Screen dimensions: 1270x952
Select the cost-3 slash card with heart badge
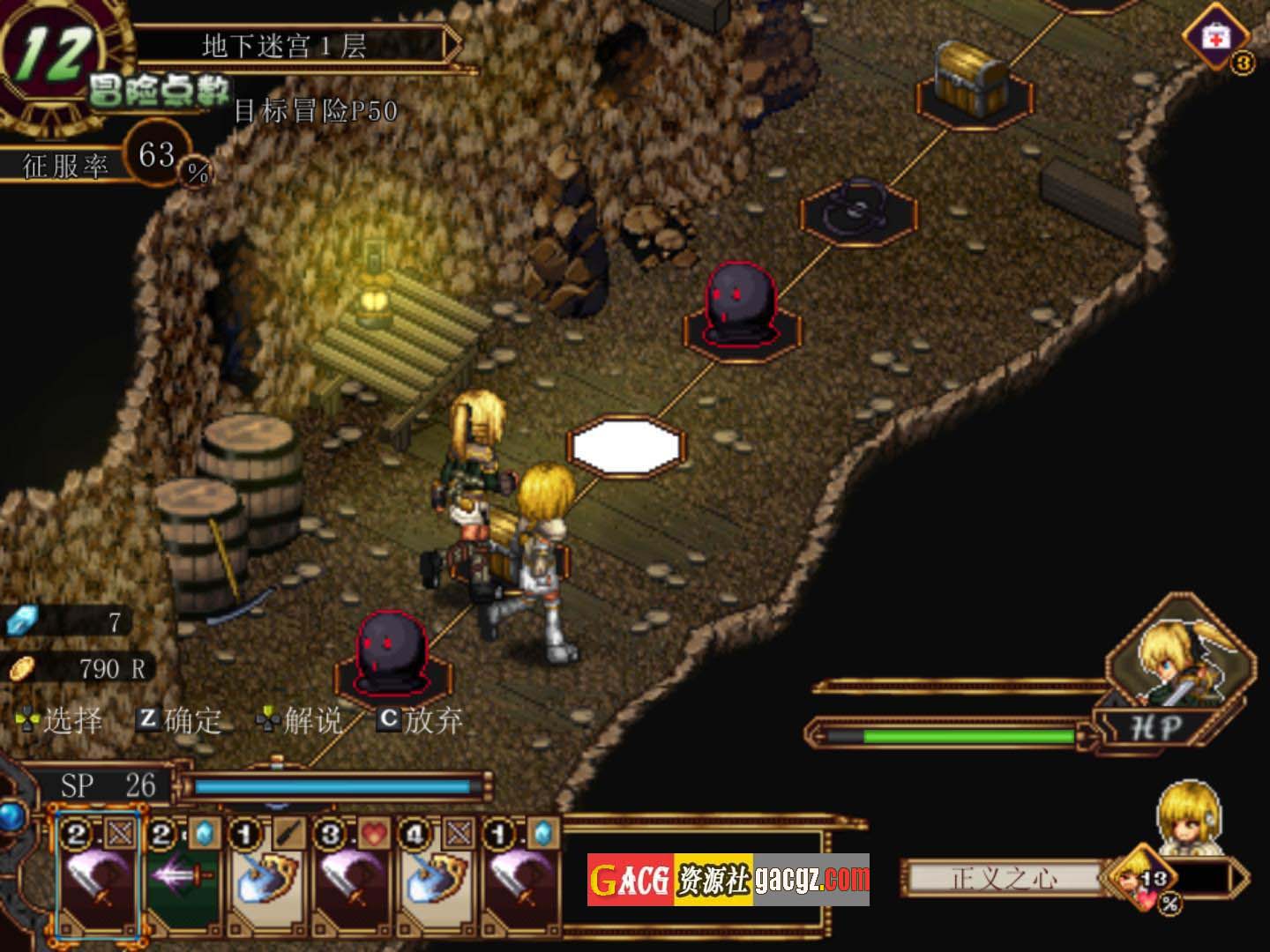click(351, 877)
